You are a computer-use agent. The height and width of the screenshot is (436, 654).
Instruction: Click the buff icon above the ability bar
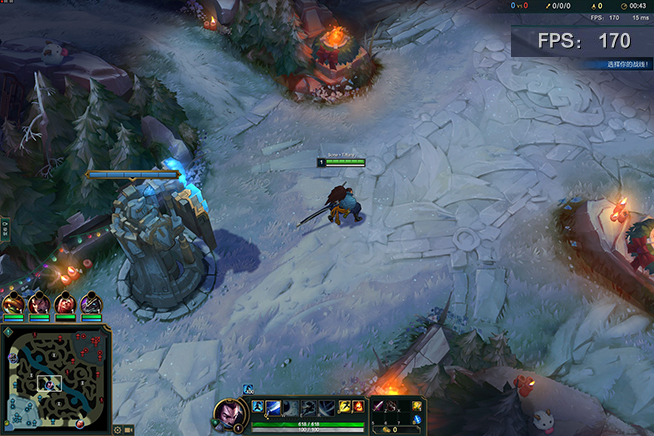(x=248, y=389)
